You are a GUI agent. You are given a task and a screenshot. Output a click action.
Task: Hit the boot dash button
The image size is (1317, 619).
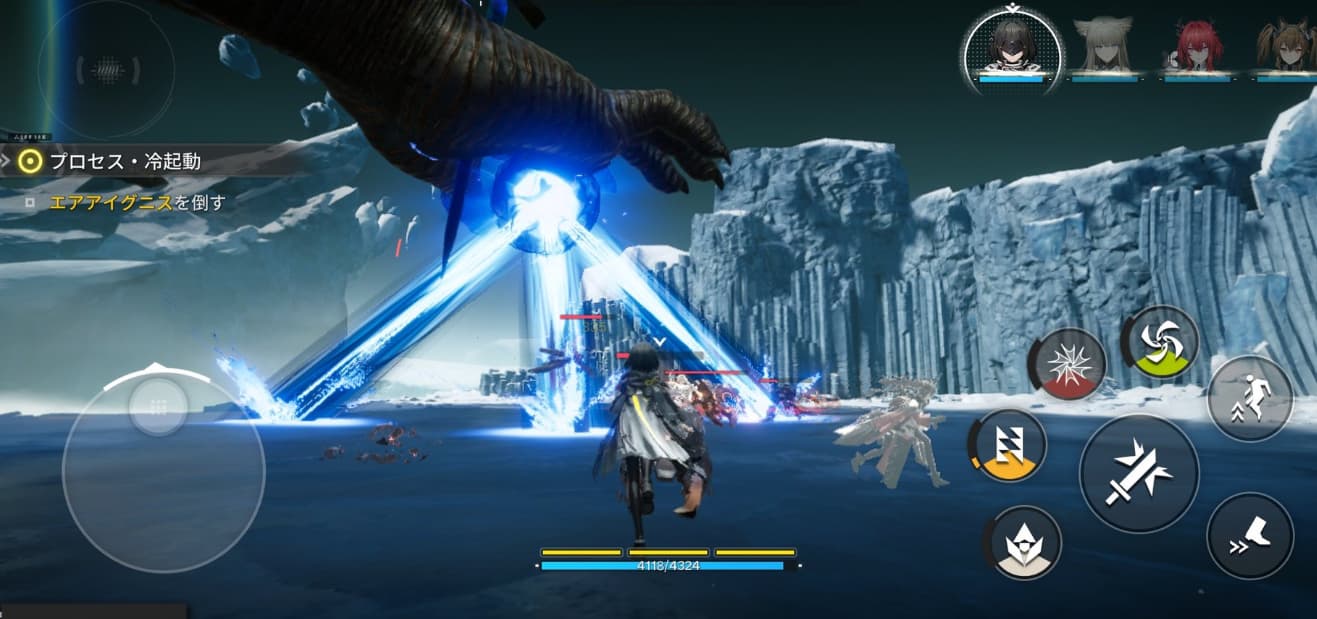pyautogui.click(x=1250, y=535)
